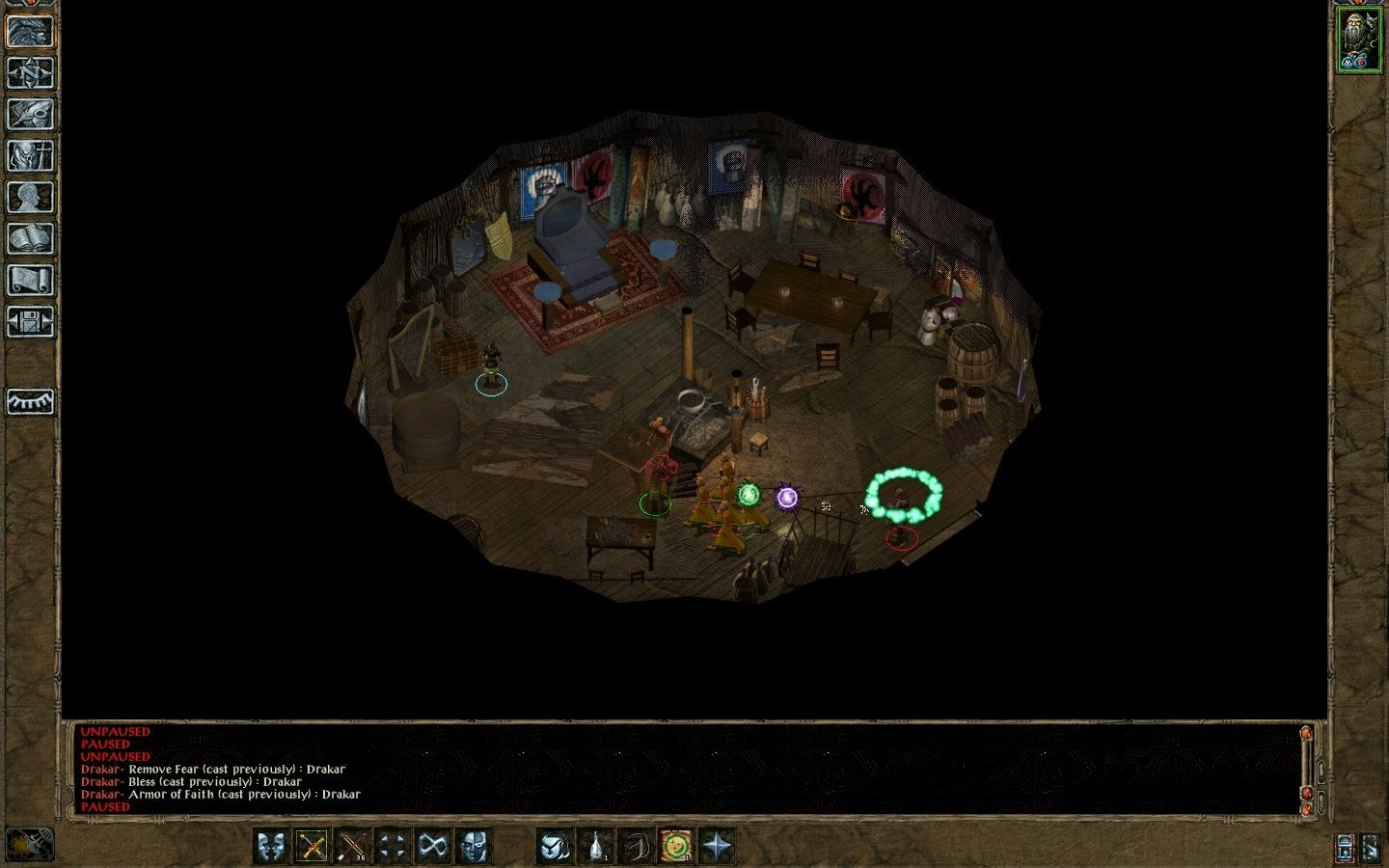Toggle party AI with the infinity icon
The width and height of the screenshot is (1389, 868).
point(432,846)
